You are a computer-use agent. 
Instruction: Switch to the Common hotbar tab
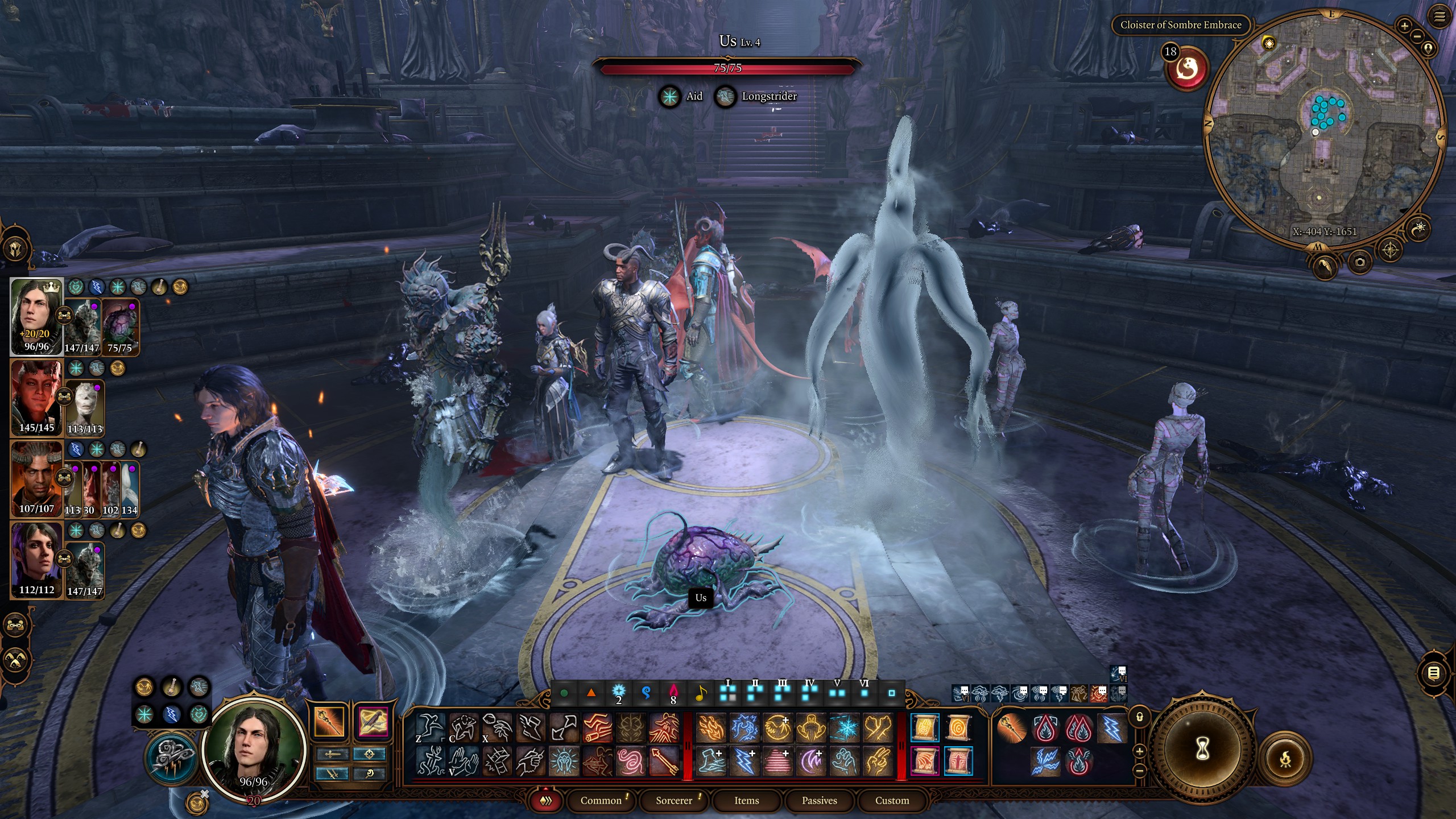click(601, 800)
